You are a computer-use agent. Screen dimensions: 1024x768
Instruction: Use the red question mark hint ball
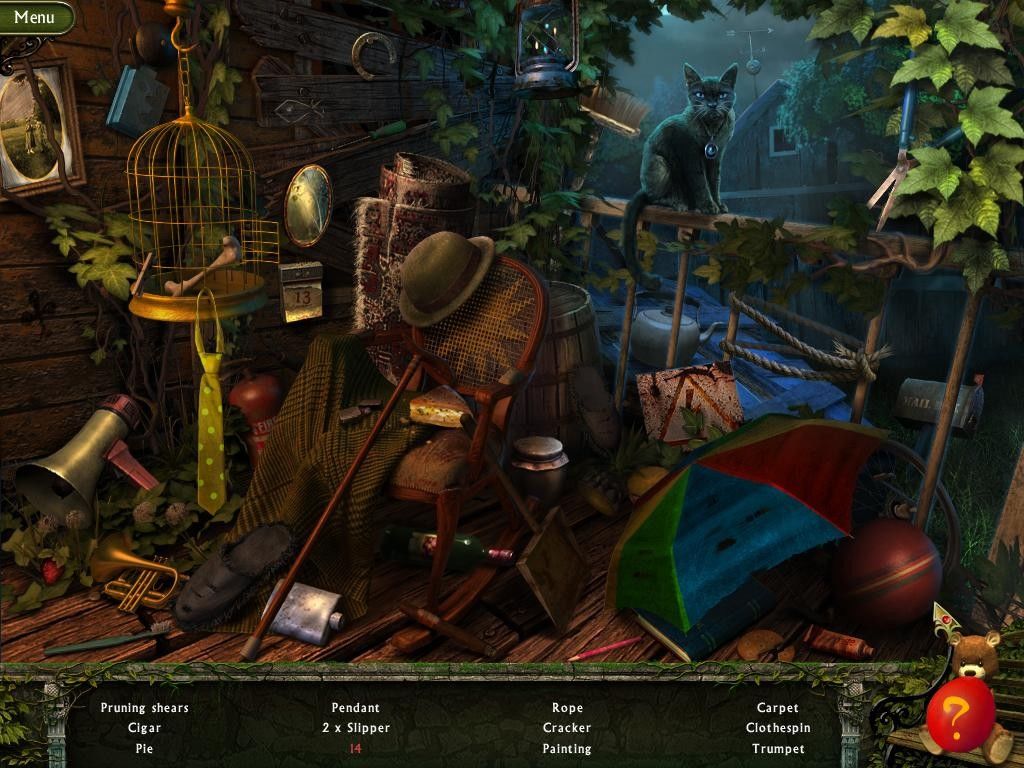[x=959, y=713]
